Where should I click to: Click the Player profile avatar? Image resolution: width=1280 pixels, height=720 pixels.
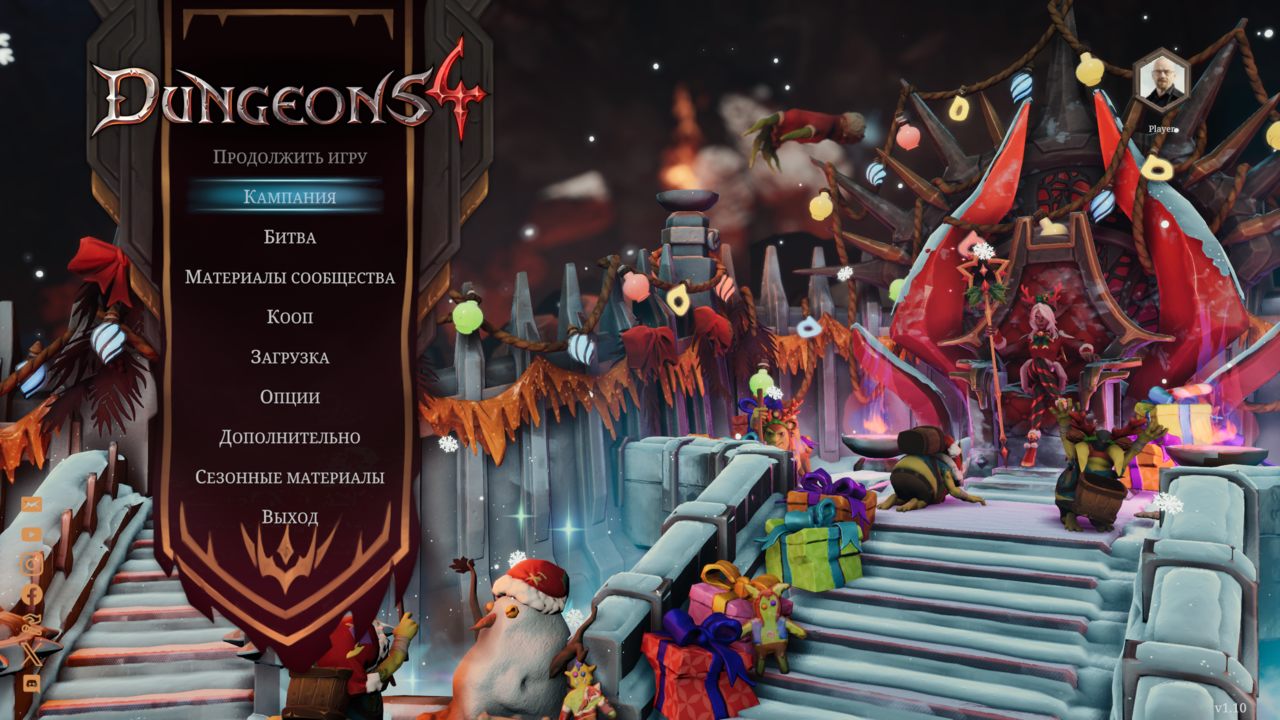point(1161,81)
